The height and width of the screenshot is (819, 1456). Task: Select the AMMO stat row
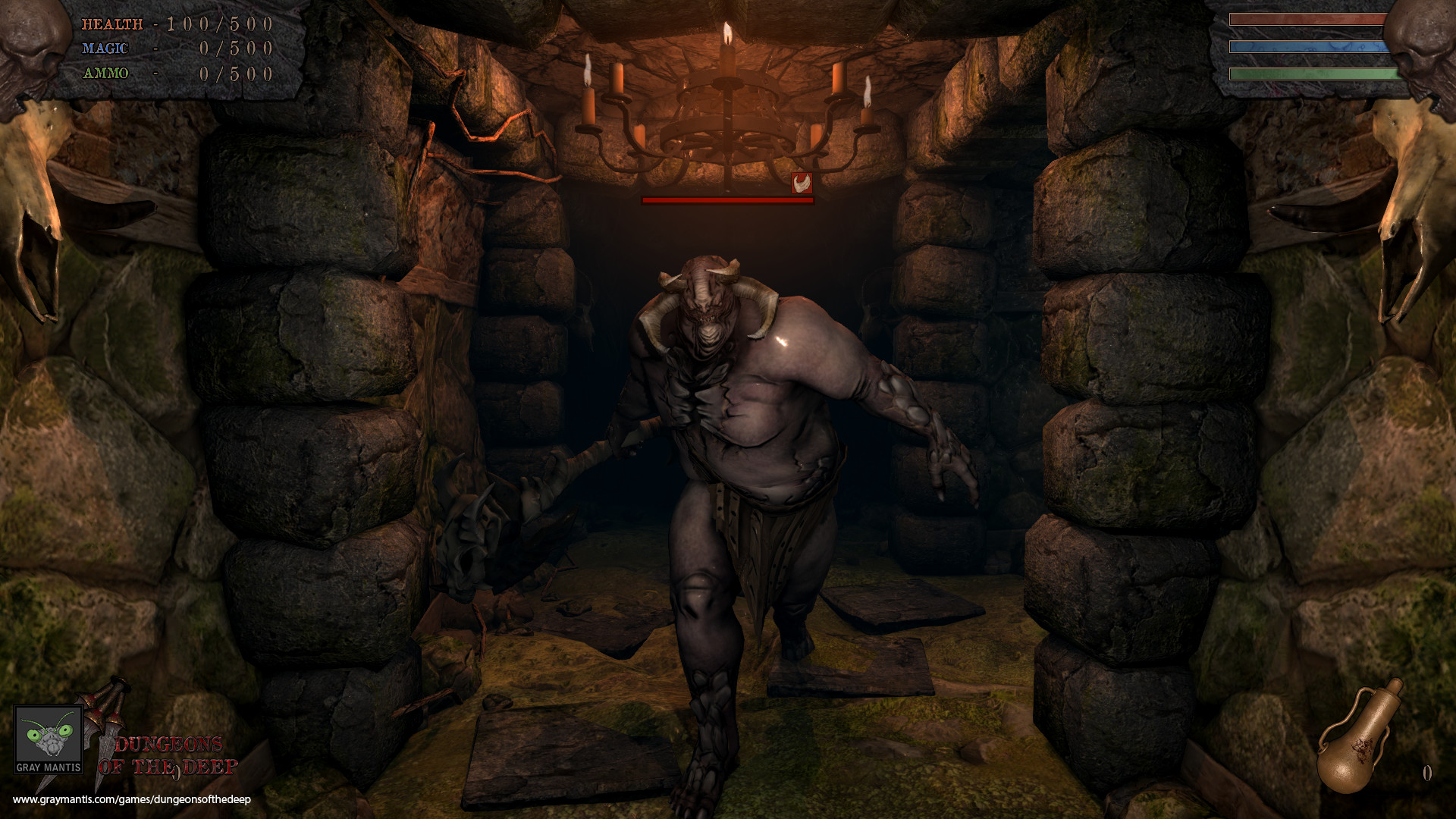[174, 74]
